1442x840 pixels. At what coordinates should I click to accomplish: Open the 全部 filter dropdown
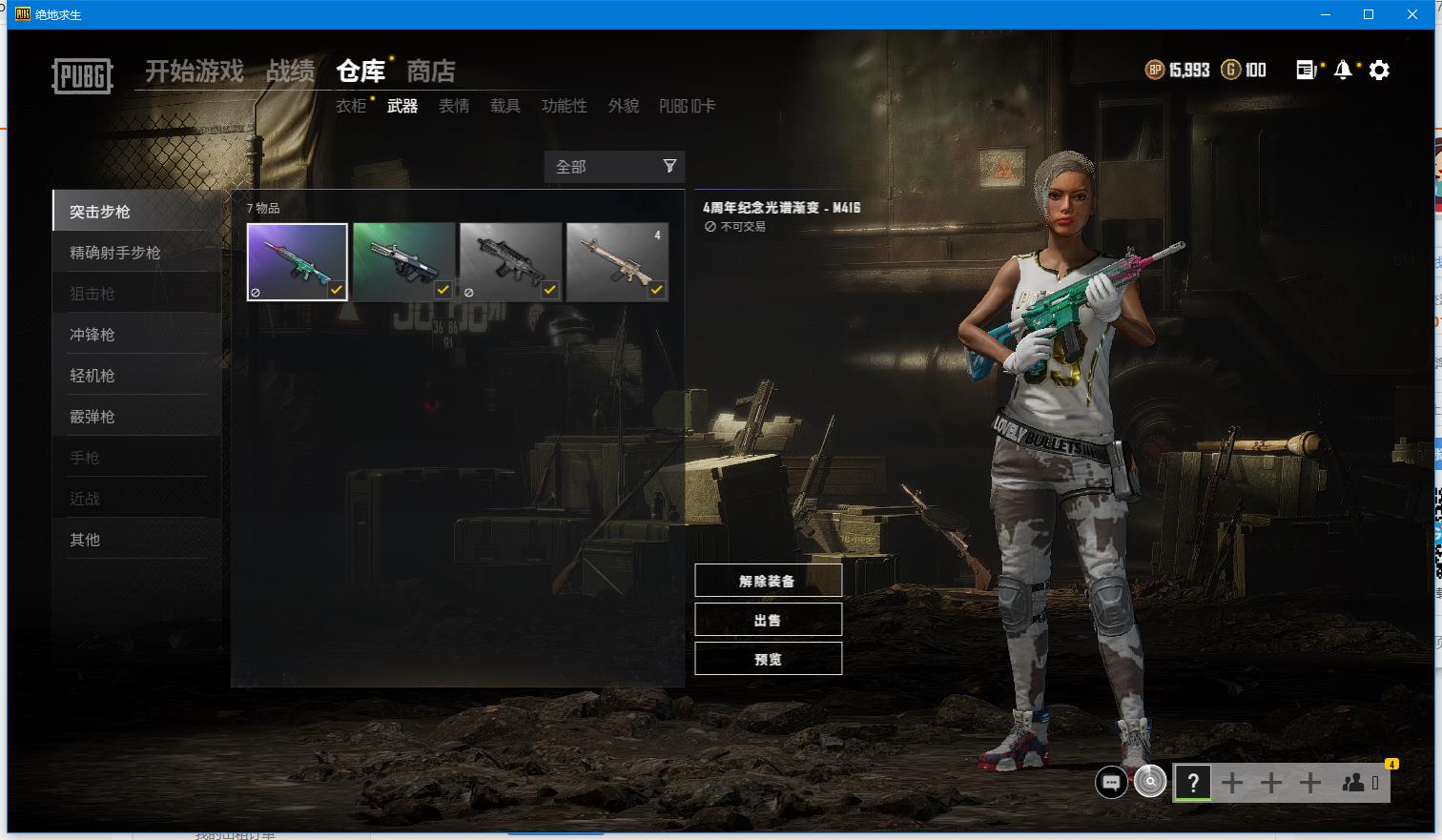click(x=615, y=167)
